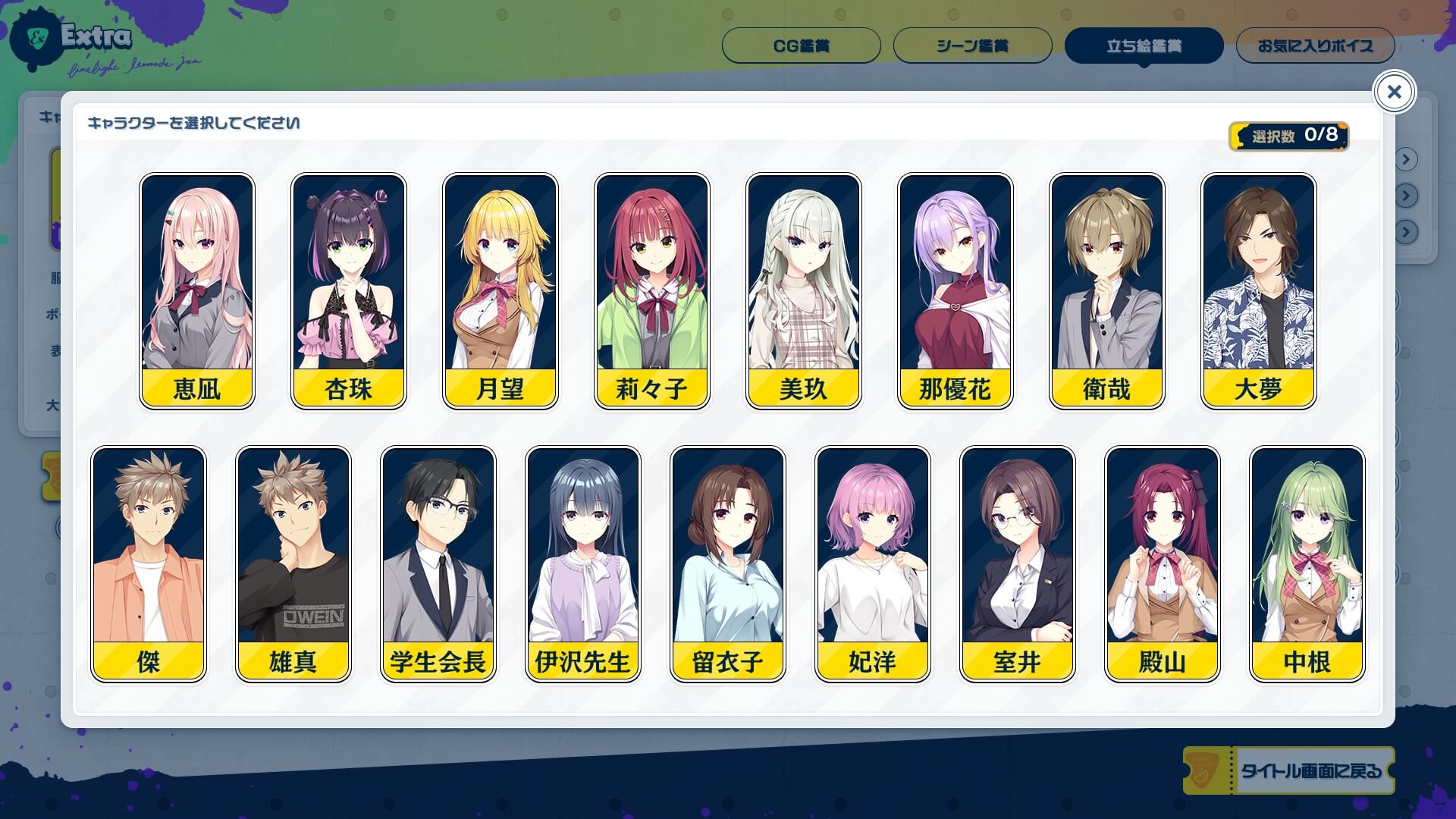Pick 莉々子 from the character grid
This screenshot has width=1456, height=819.
coord(651,292)
